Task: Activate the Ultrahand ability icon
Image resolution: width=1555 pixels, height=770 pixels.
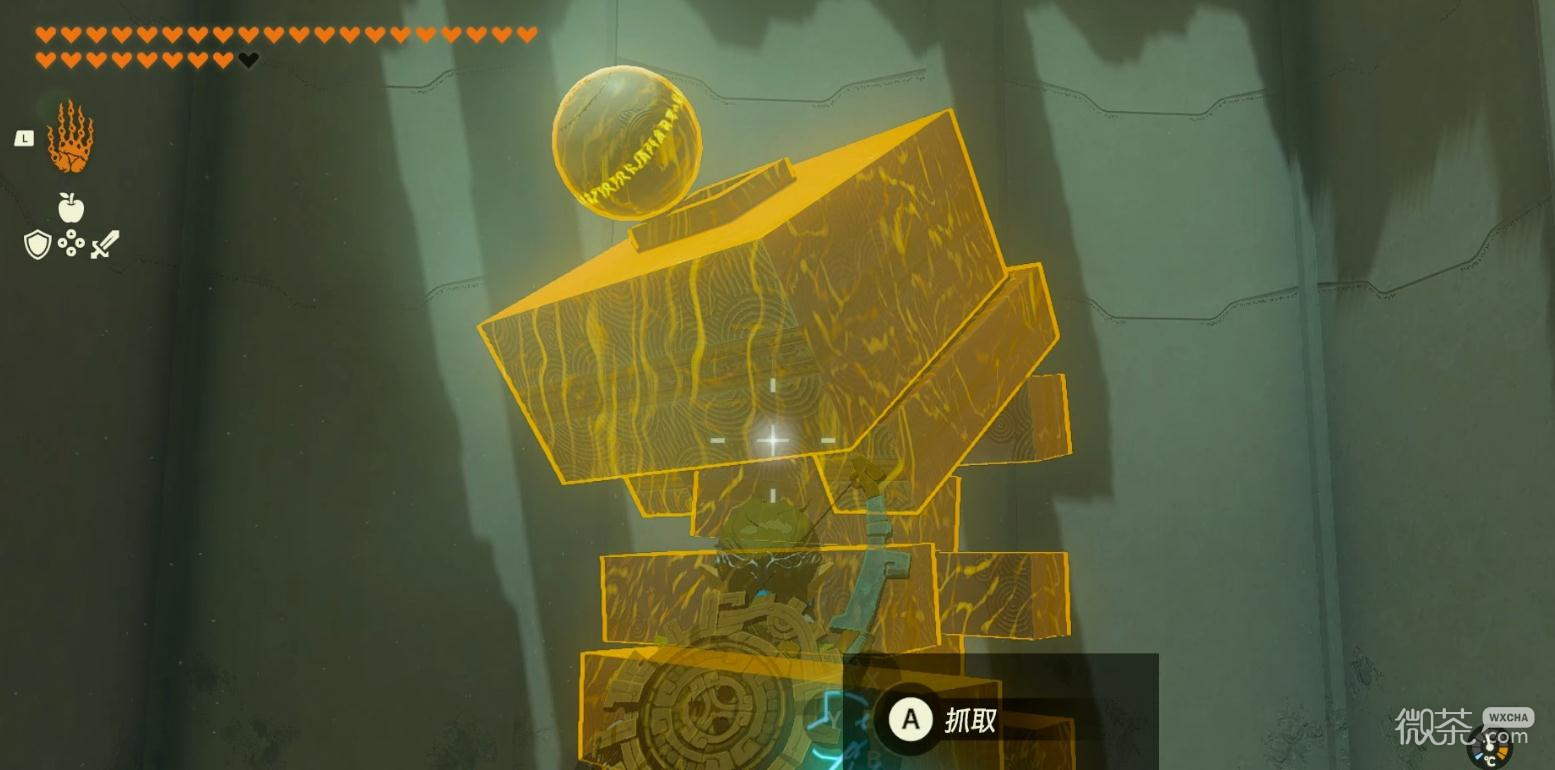Action: pyautogui.click(x=70, y=137)
